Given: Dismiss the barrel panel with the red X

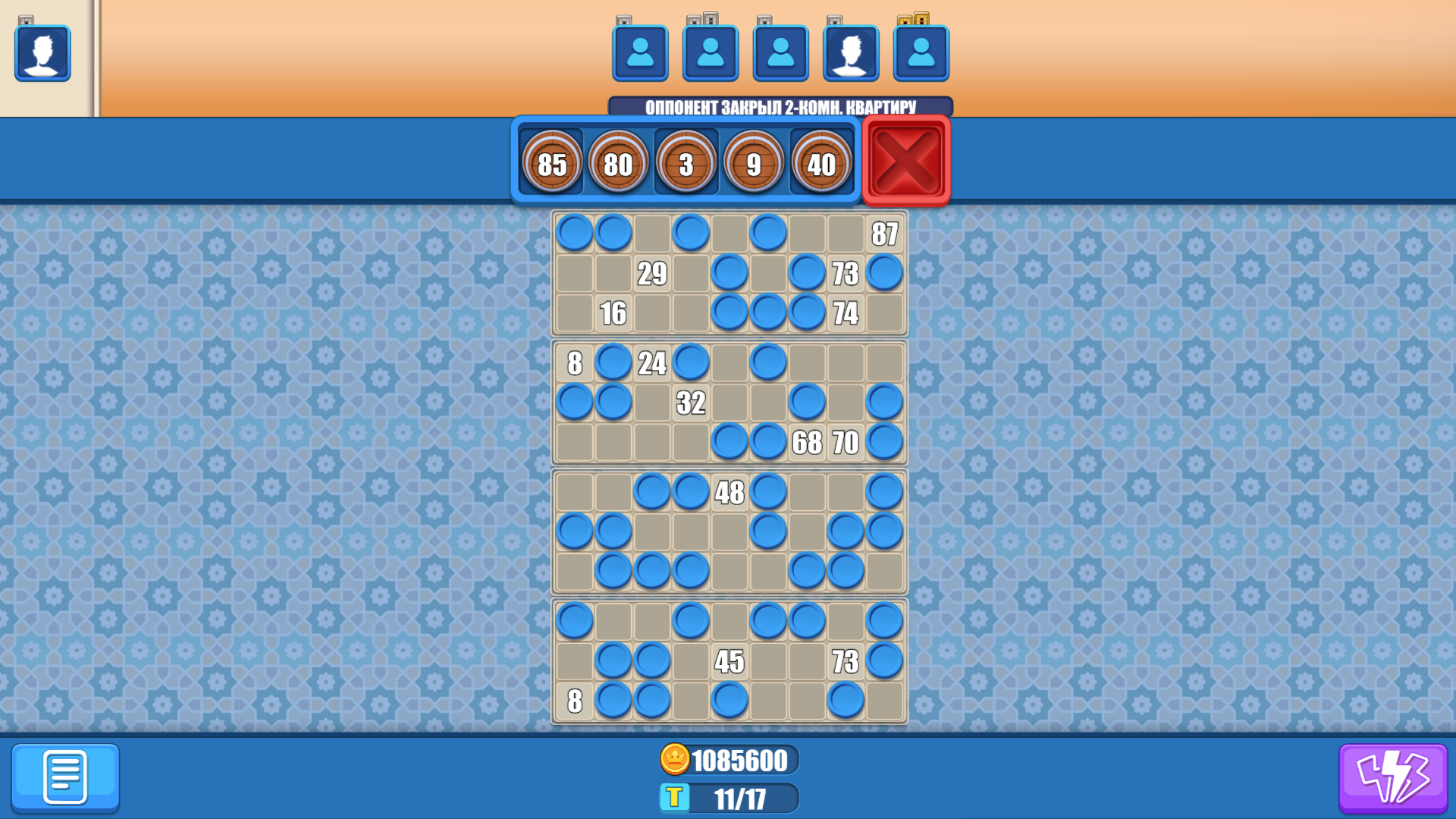Looking at the screenshot, I should (905, 161).
